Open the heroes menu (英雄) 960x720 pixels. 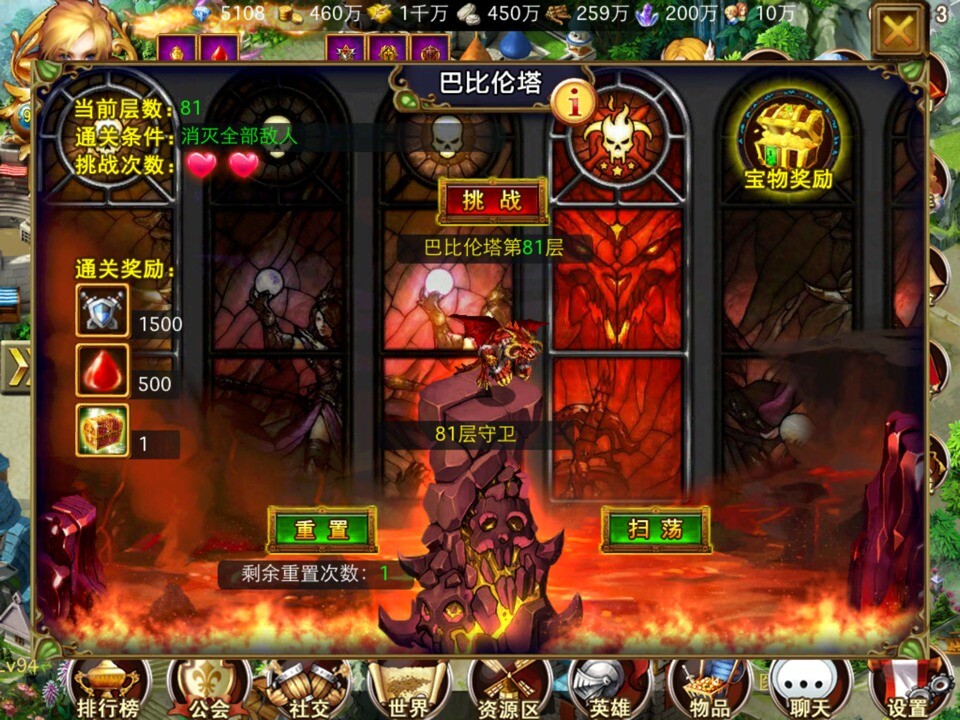(x=609, y=690)
